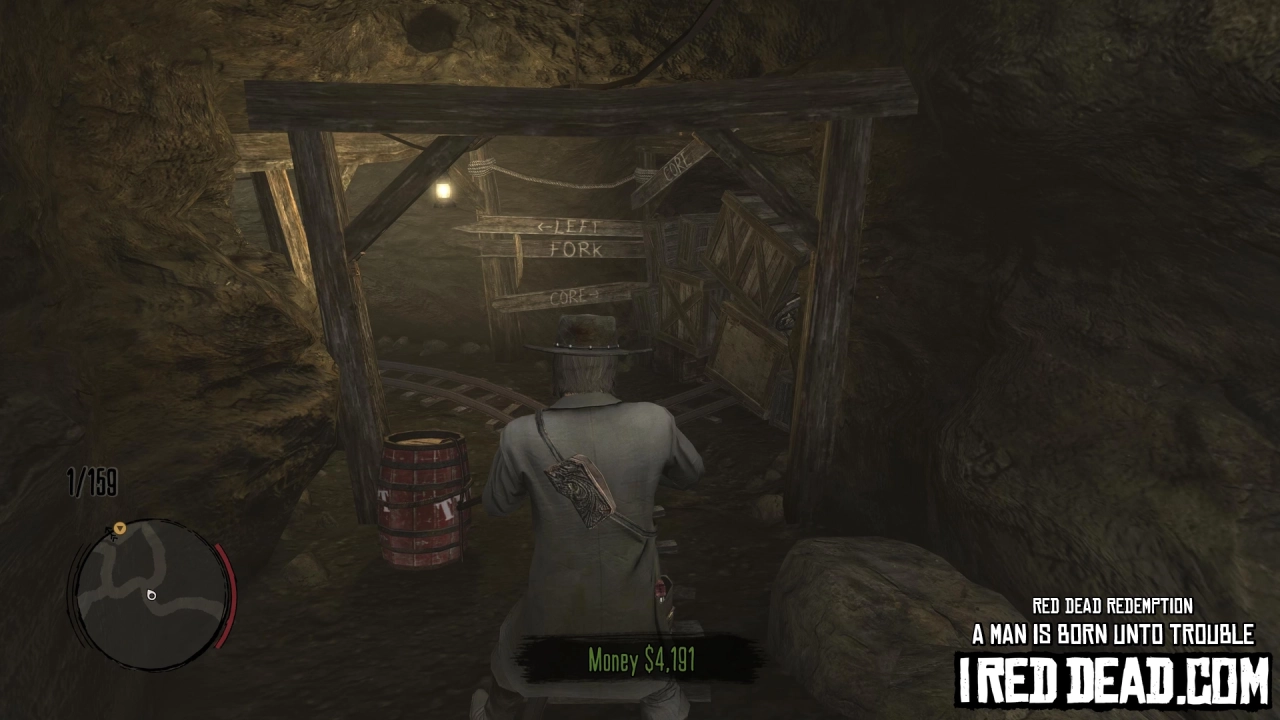Click the lower CORE arrow sign
This screenshot has width=1280, height=720.
coord(574,296)
